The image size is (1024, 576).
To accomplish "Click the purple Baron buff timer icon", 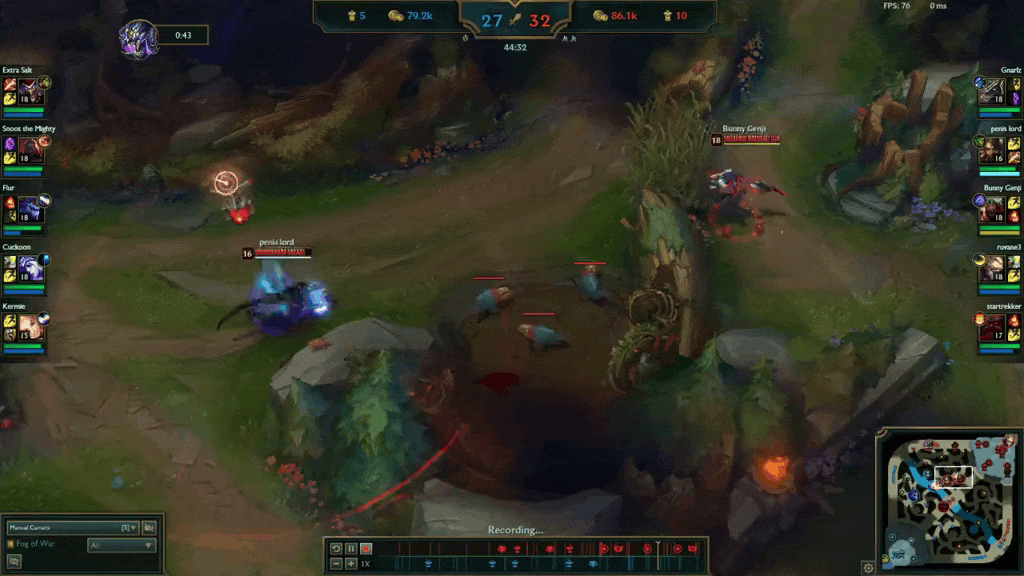I will click(138, 38).
